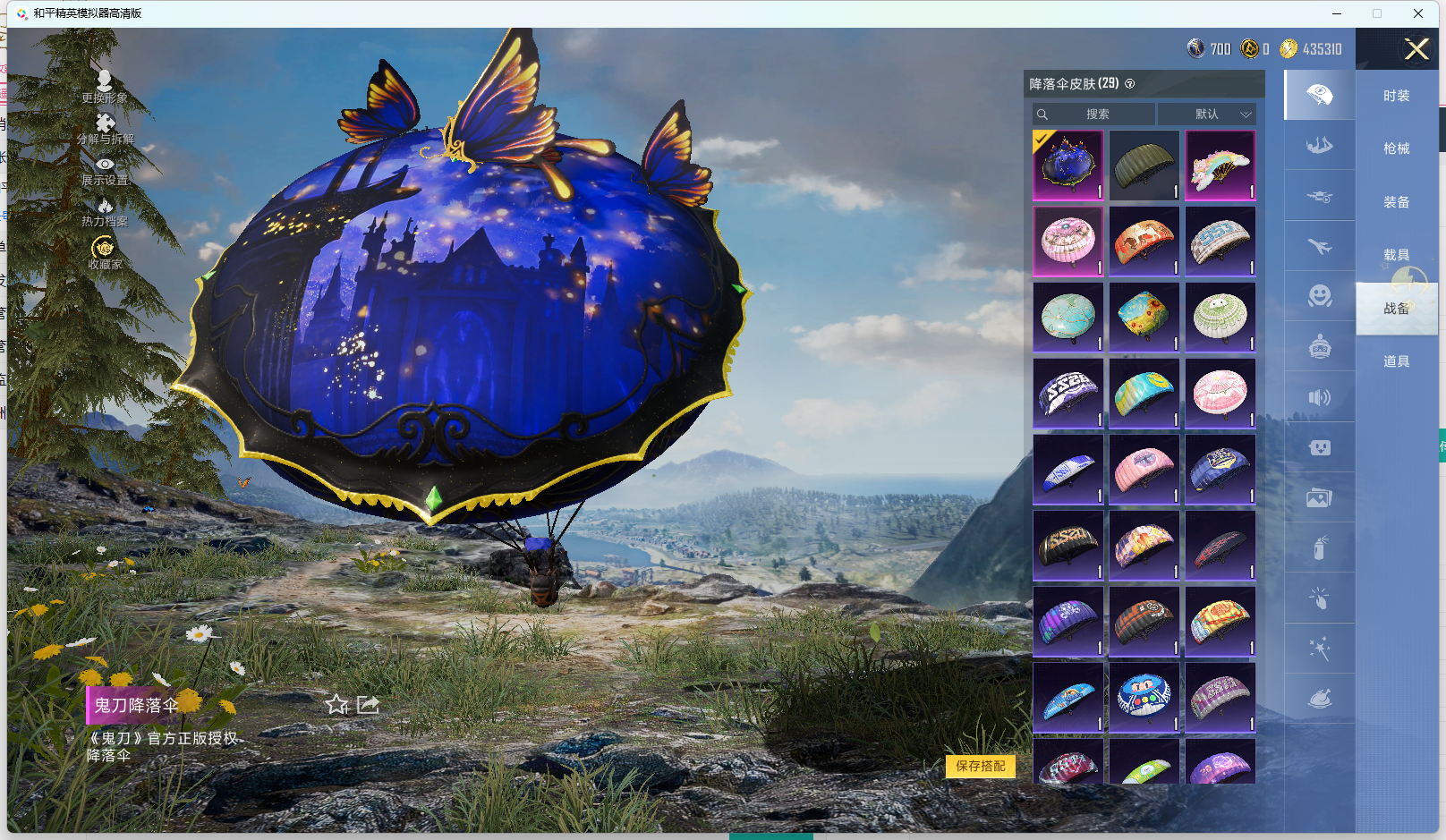This screenshot has width=1446, height=840.
Task: Select the olive green default parachute
Action: (1144, 165)
